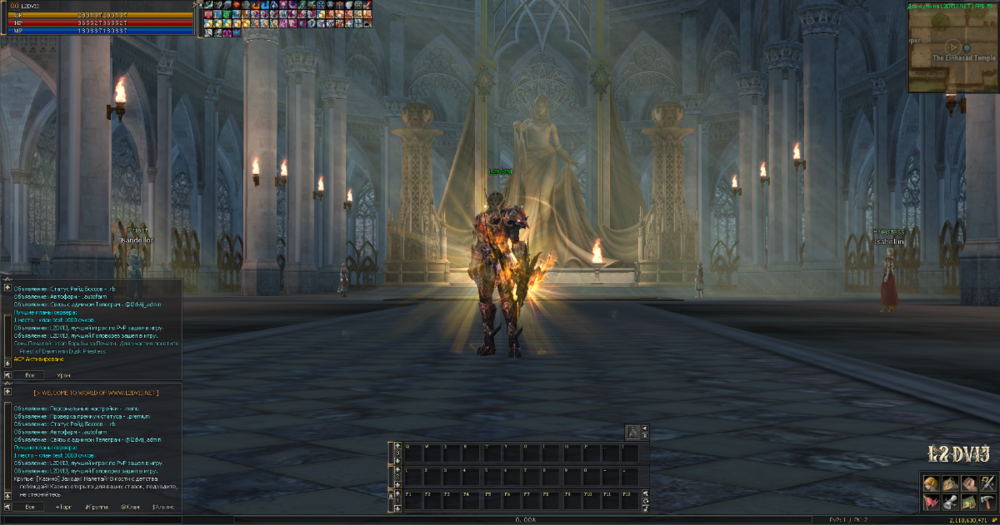This screenshot has height=525, width=1000.
Task: Open the green map icon
Action: click(968, 502)
